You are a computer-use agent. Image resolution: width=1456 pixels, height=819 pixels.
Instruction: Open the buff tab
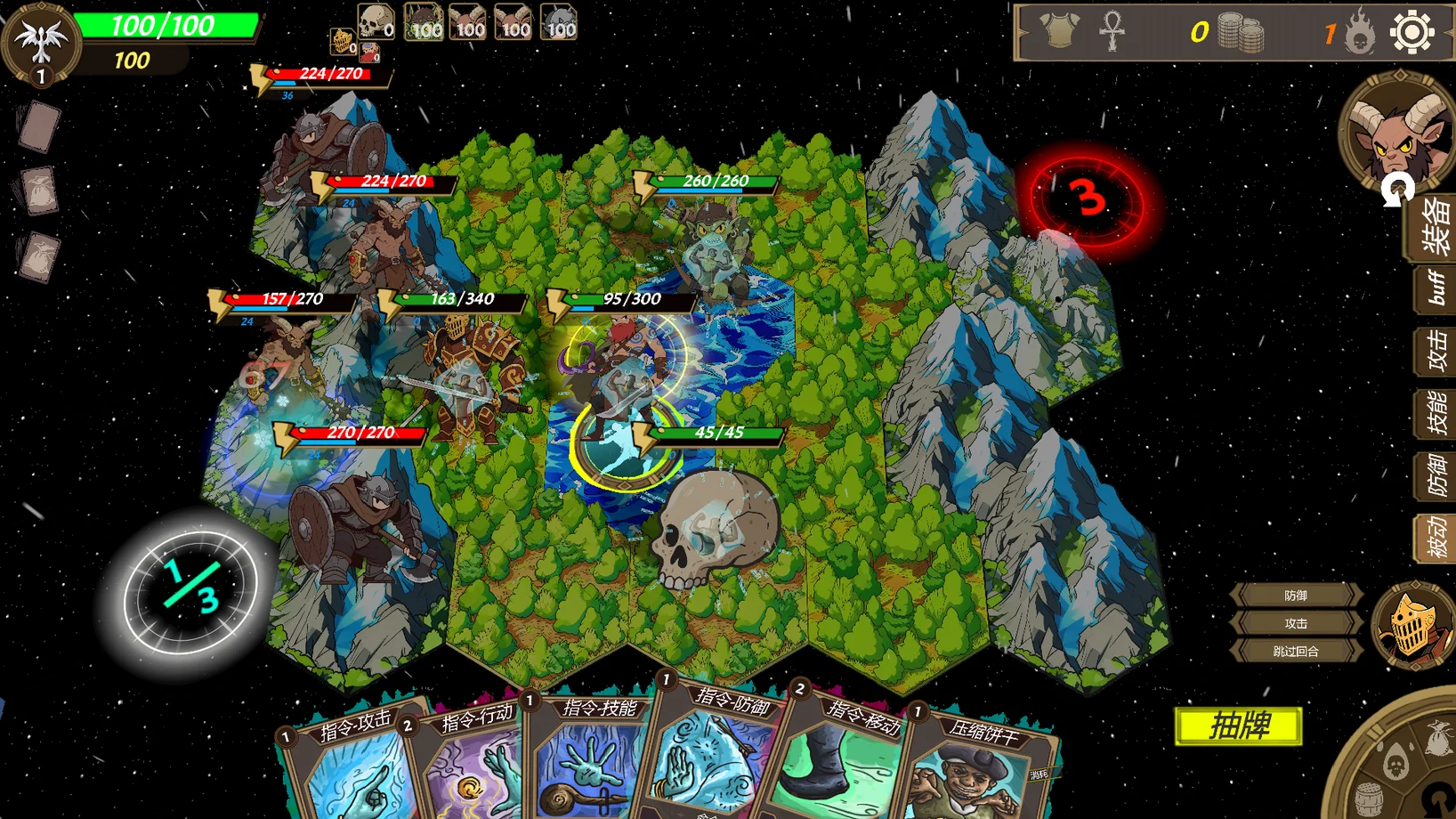pos(1435,289)
